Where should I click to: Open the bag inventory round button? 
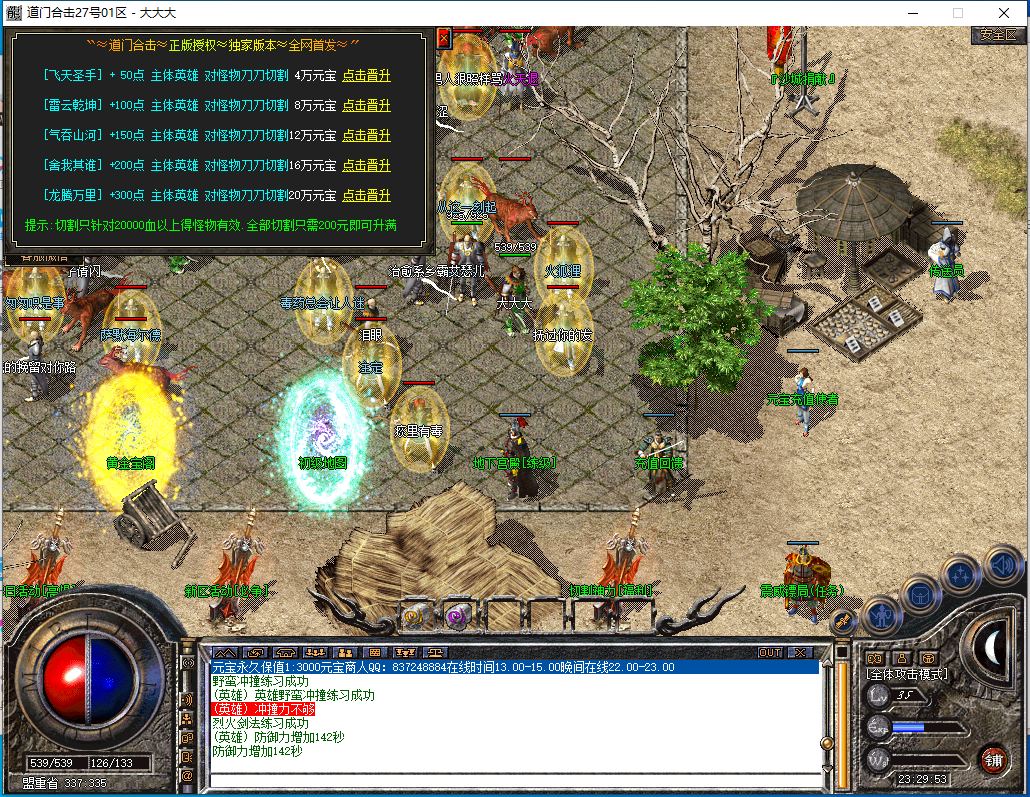click(x=921, y=594)
